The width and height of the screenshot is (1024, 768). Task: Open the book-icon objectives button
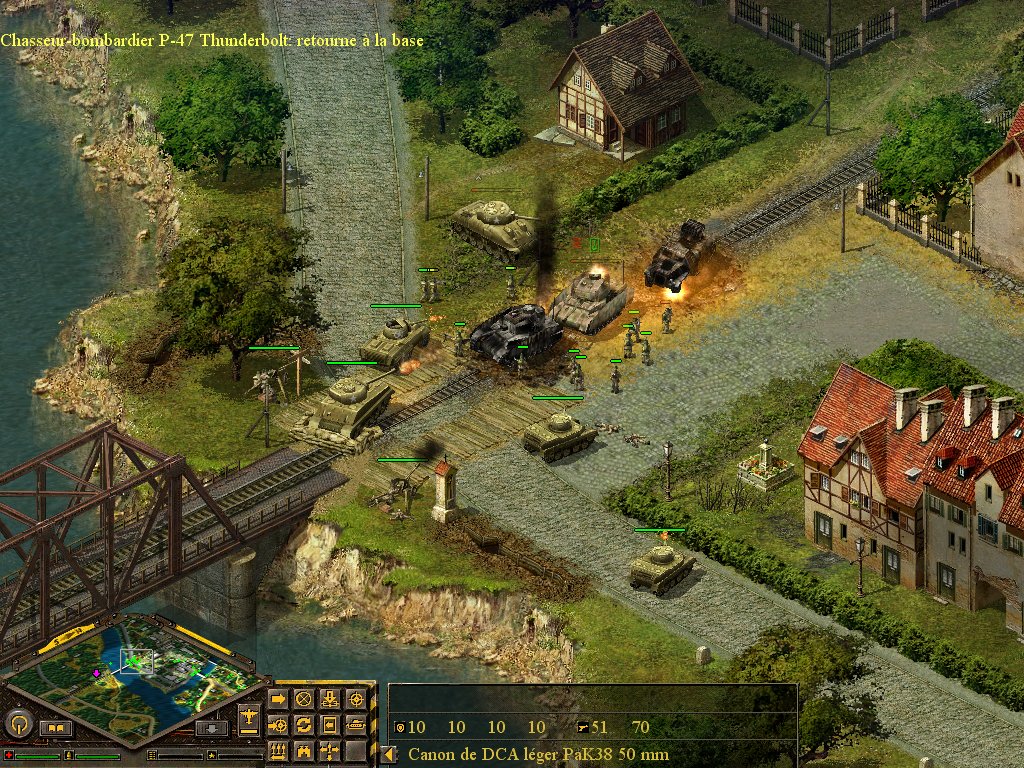pyautogui.click(x=56, y=728)
